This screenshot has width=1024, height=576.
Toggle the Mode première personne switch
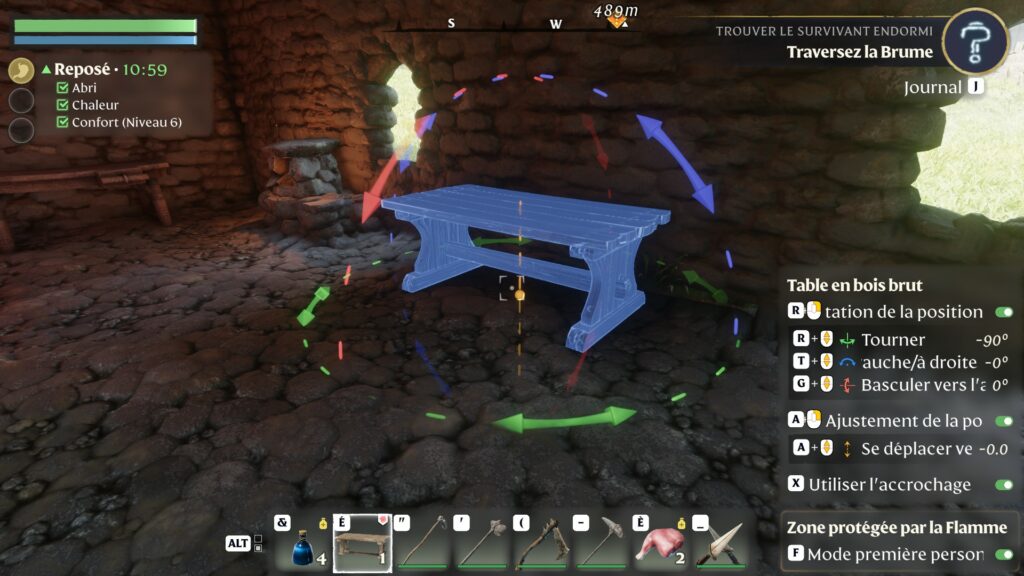(1004, 554)
